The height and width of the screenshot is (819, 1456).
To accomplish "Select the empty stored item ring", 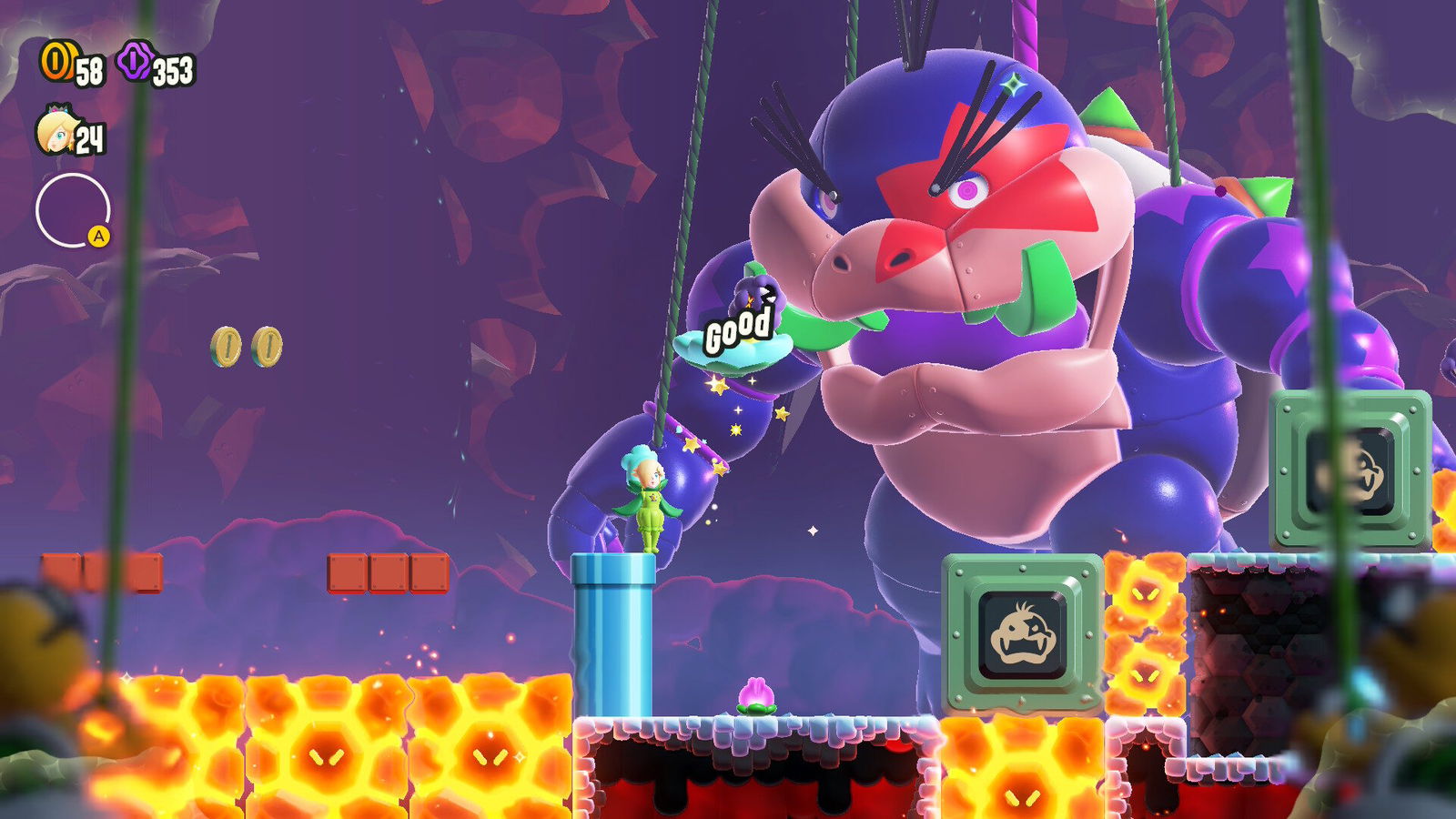I will point(72,210).
